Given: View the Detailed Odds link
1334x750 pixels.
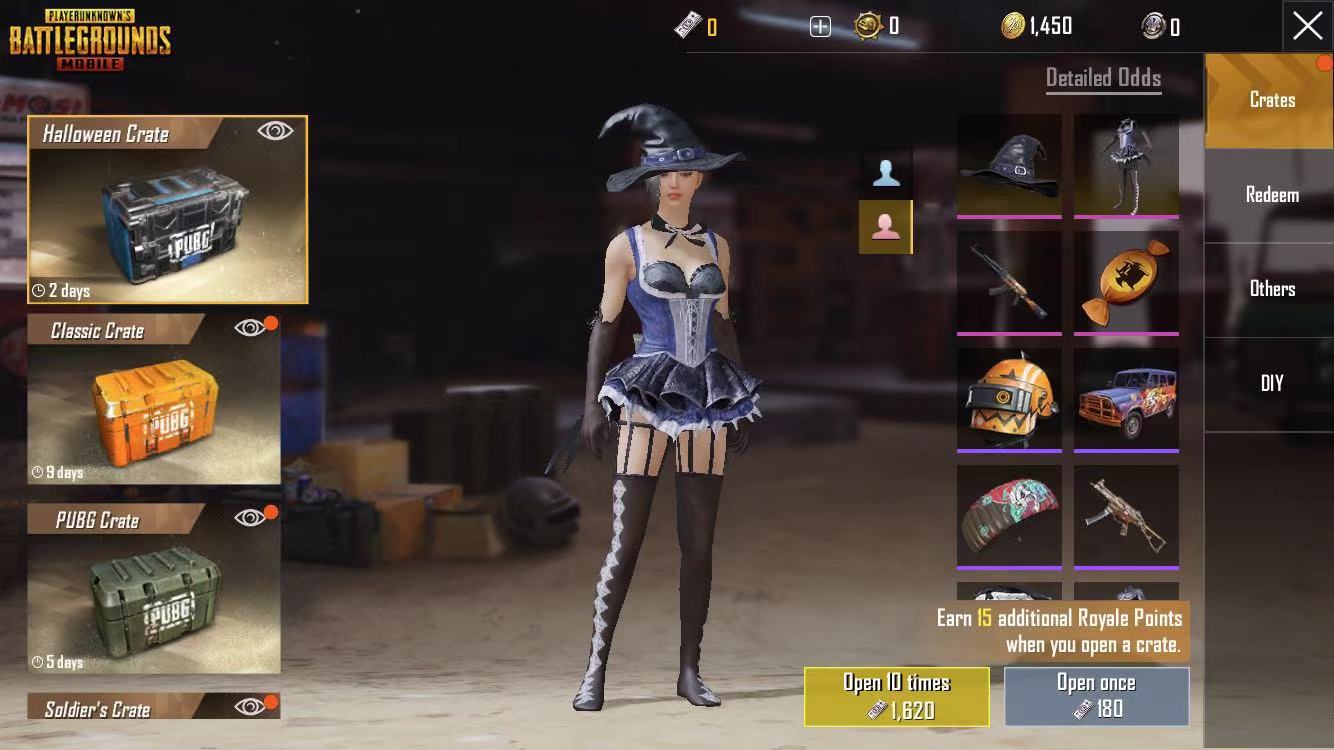Looking at the screenshot, I should click(x=1103, y=78).
